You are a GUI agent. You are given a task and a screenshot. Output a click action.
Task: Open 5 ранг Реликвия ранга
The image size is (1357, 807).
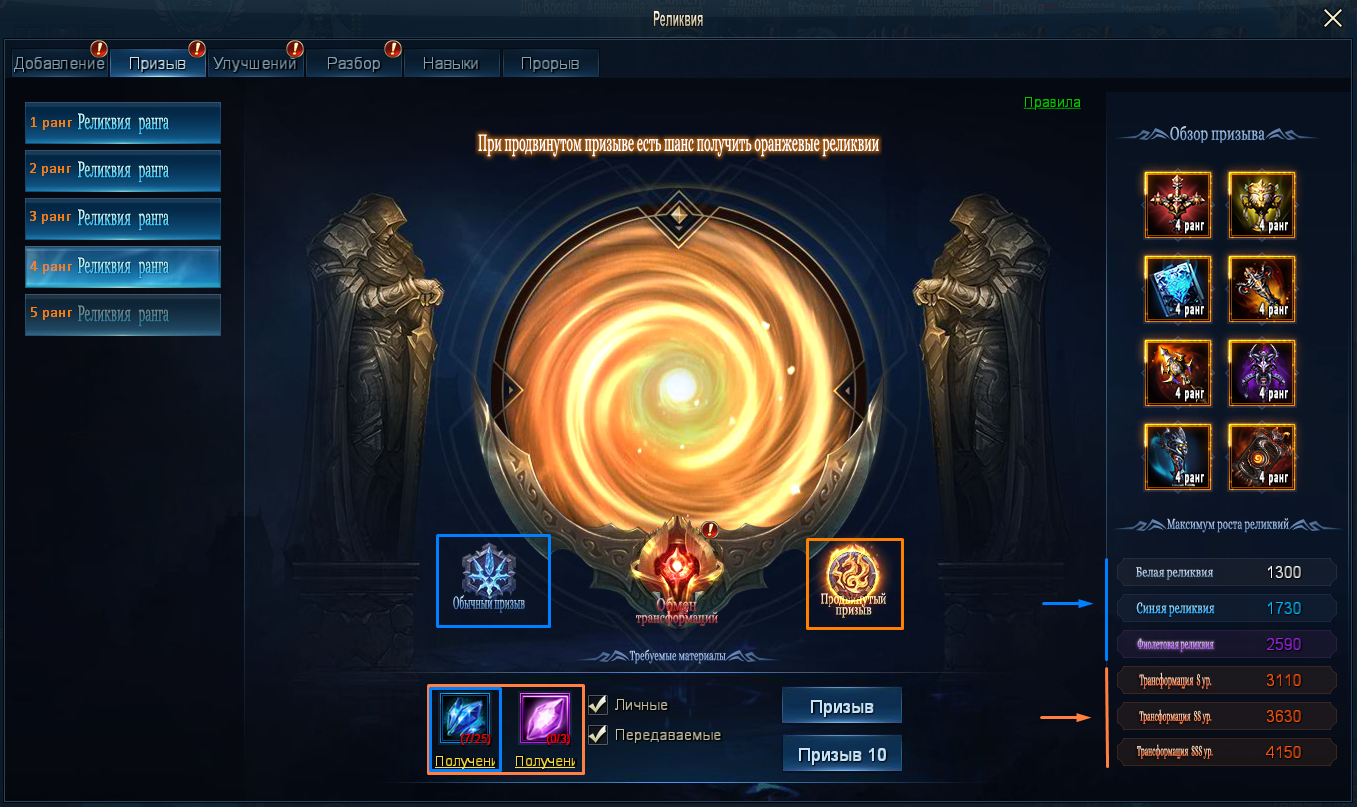coord(123,314)
